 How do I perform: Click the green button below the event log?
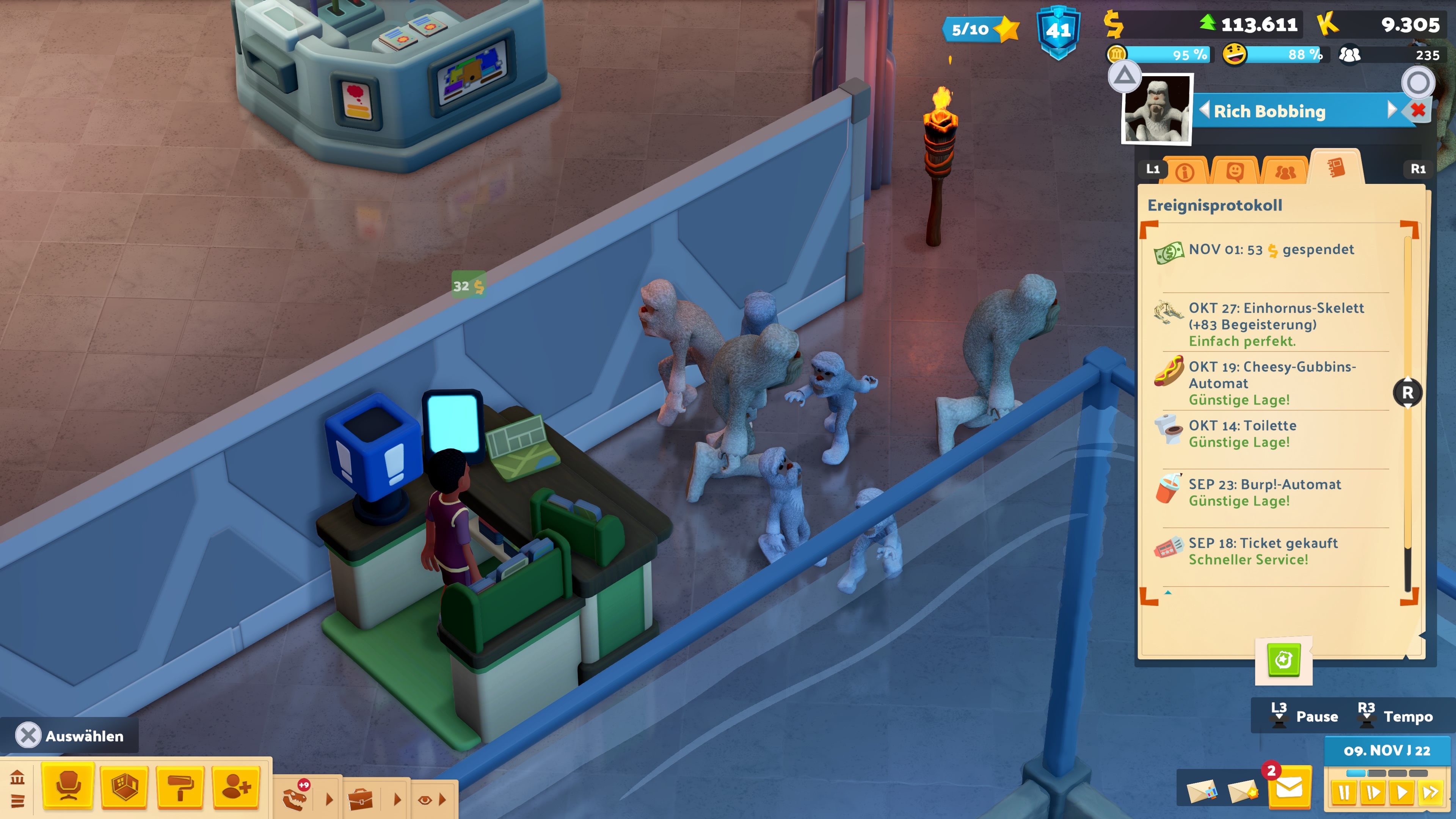click(1283, 660)
